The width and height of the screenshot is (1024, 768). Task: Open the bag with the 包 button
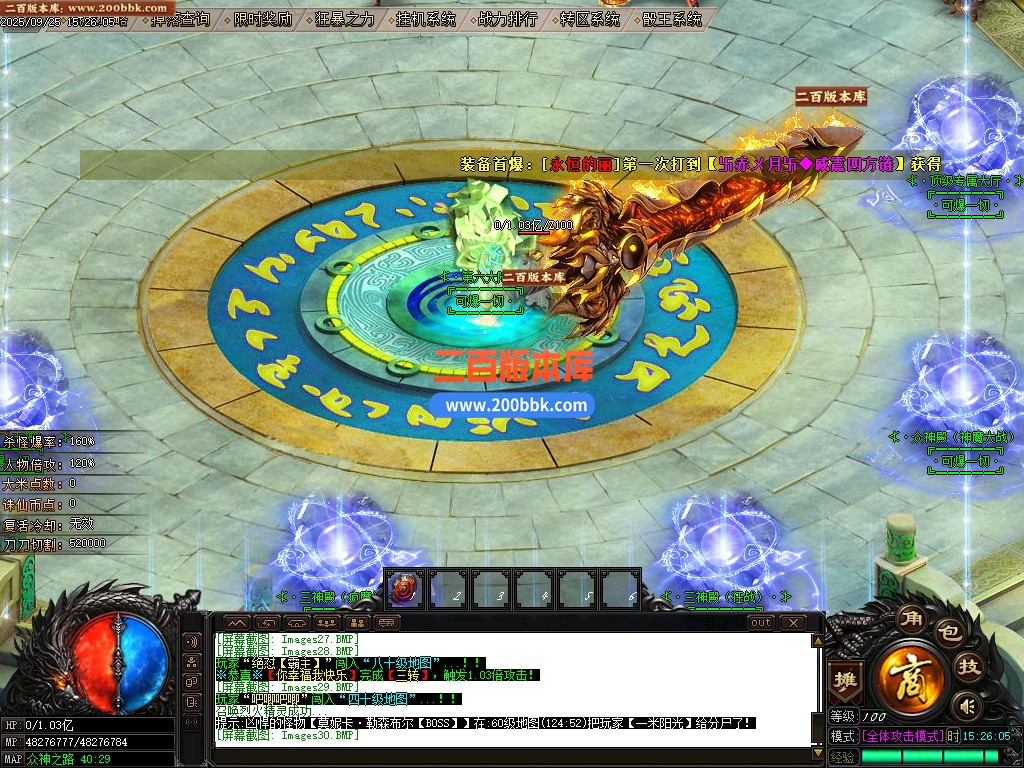coord(948,633)
